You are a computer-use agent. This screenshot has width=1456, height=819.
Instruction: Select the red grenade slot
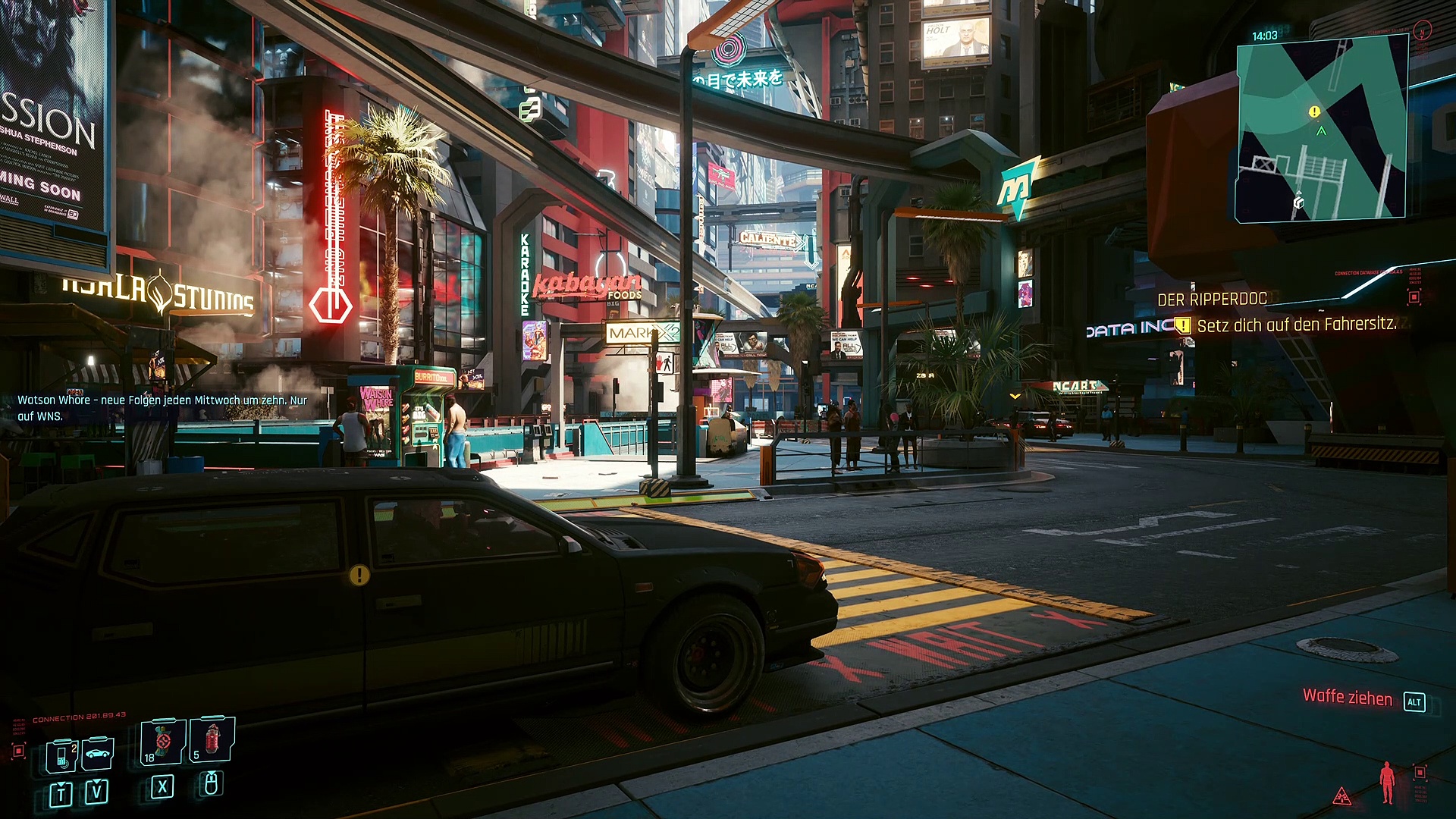coord(212,738)
